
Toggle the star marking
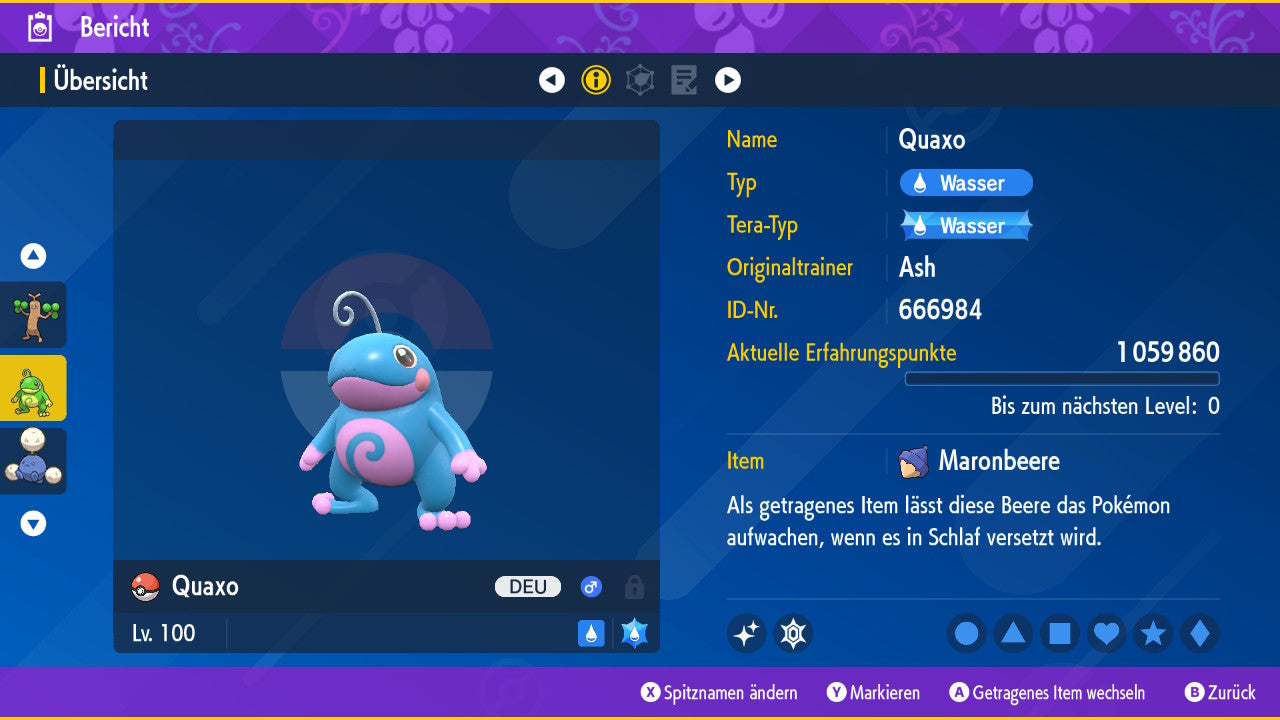point(1153,633)
